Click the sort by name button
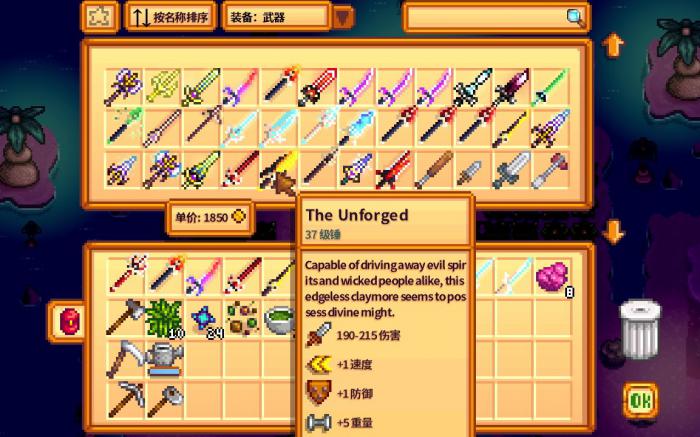The width and height of the screenshot is (700, 437). click(x=170, y=17)
